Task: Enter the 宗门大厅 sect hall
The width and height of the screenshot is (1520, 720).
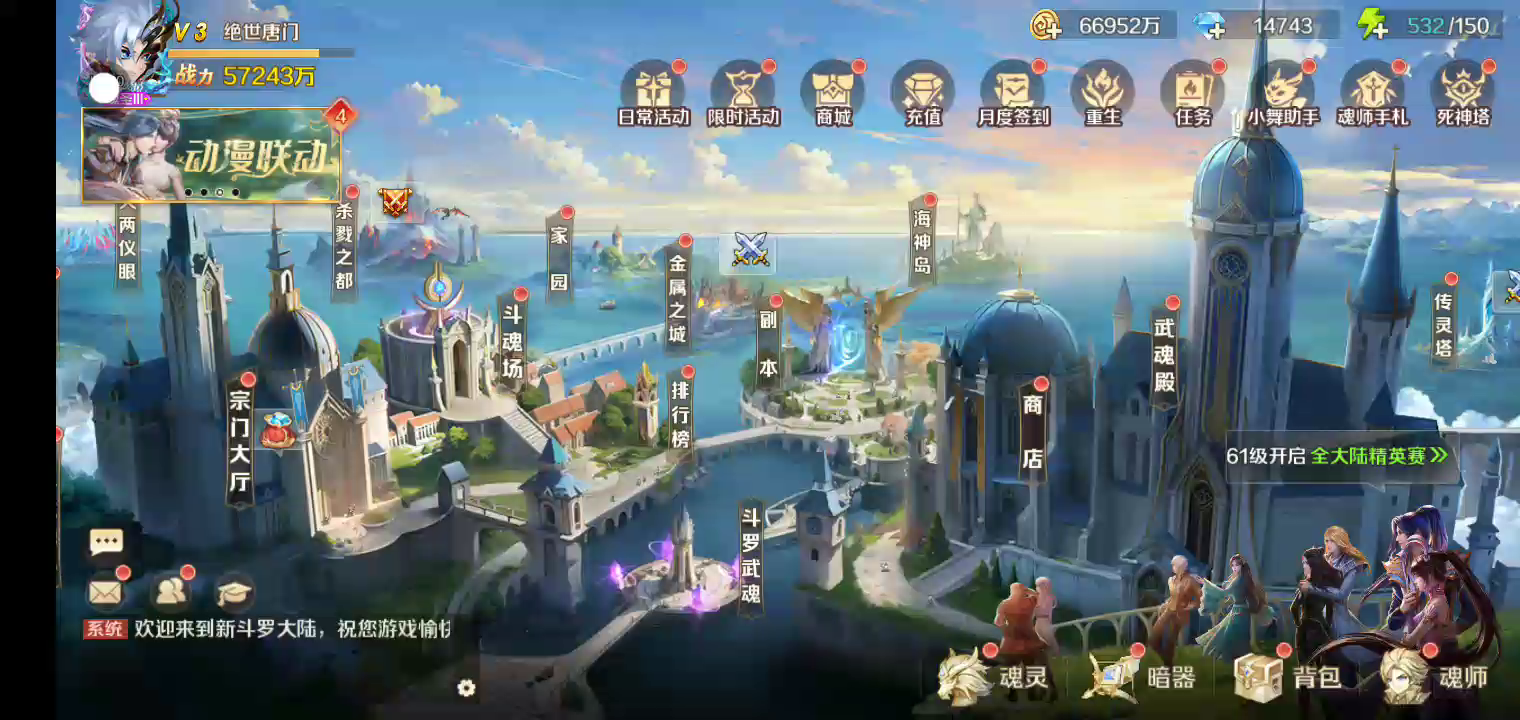Action: point(240,441)
